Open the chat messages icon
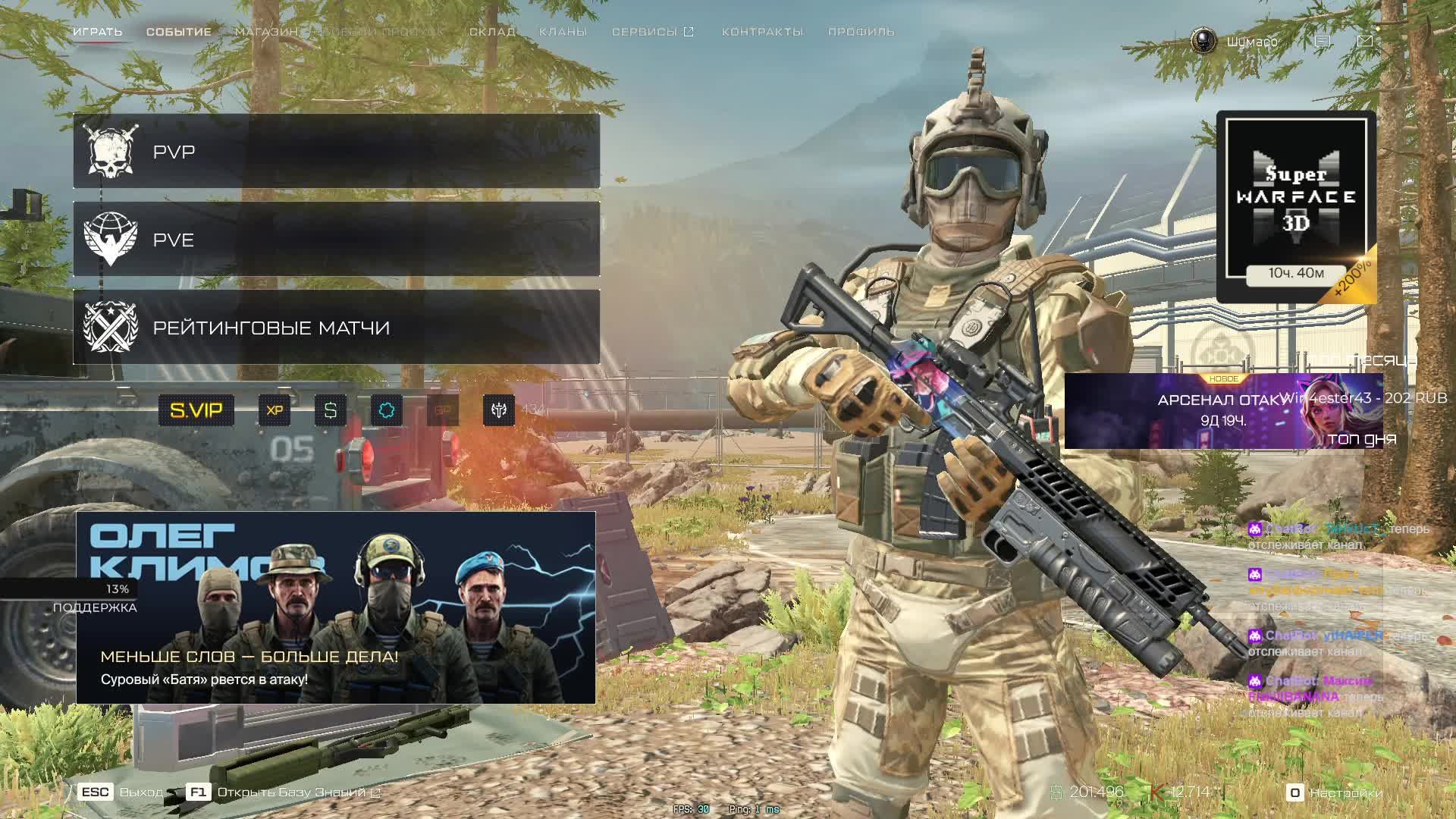The height and width of the screenshot is (819, 1456). point(1322,41)
